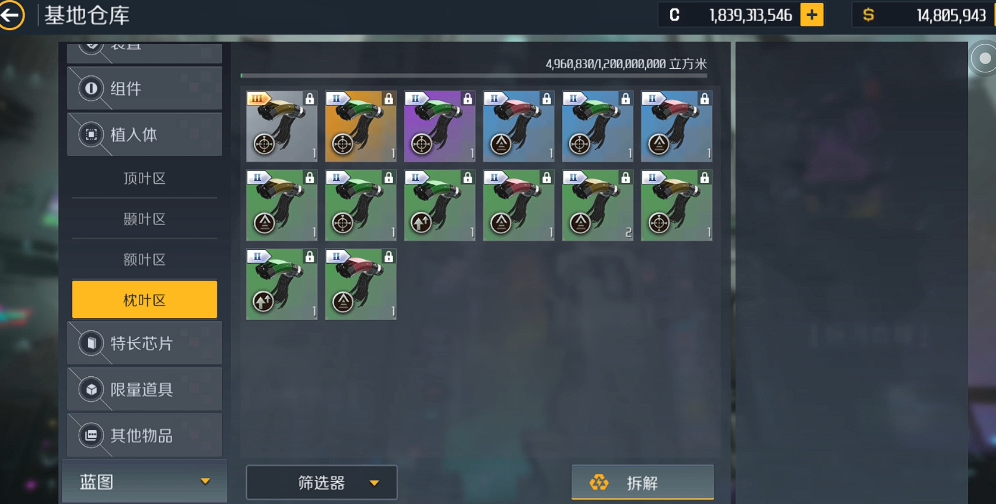Add more C currency with plus button
Viewport: 996px width, 504px height.
click(812, 15)
